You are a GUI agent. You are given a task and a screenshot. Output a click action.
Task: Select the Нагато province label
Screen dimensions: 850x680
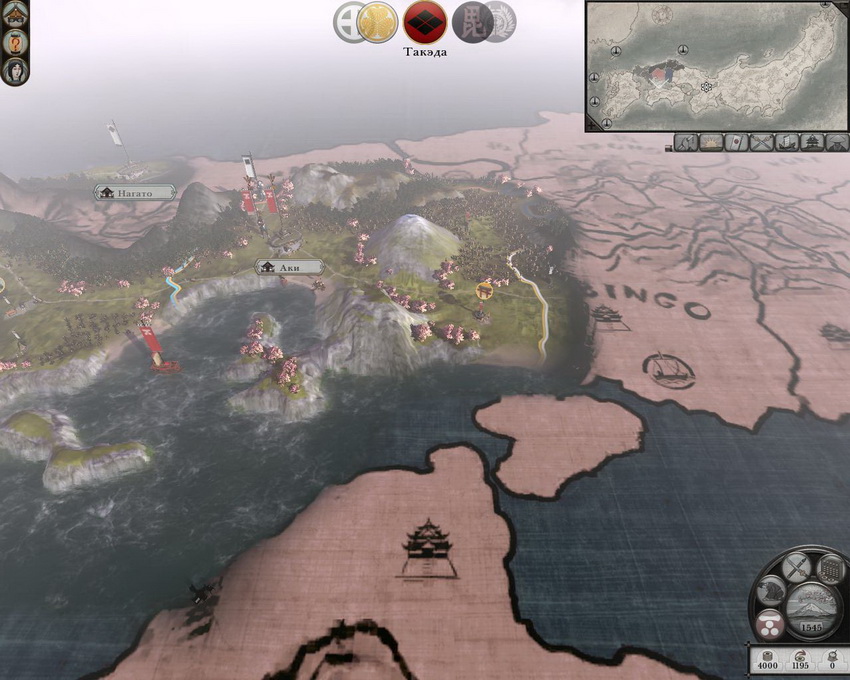coord(134,192)
